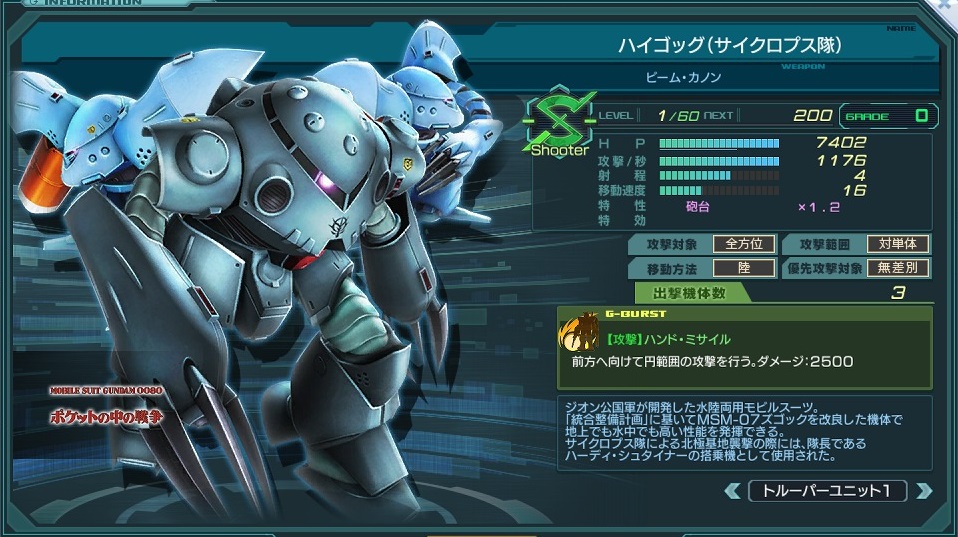Go to the next trooper unit arrow
Viewport: 958px width, 537px height.
click(924, 491)
